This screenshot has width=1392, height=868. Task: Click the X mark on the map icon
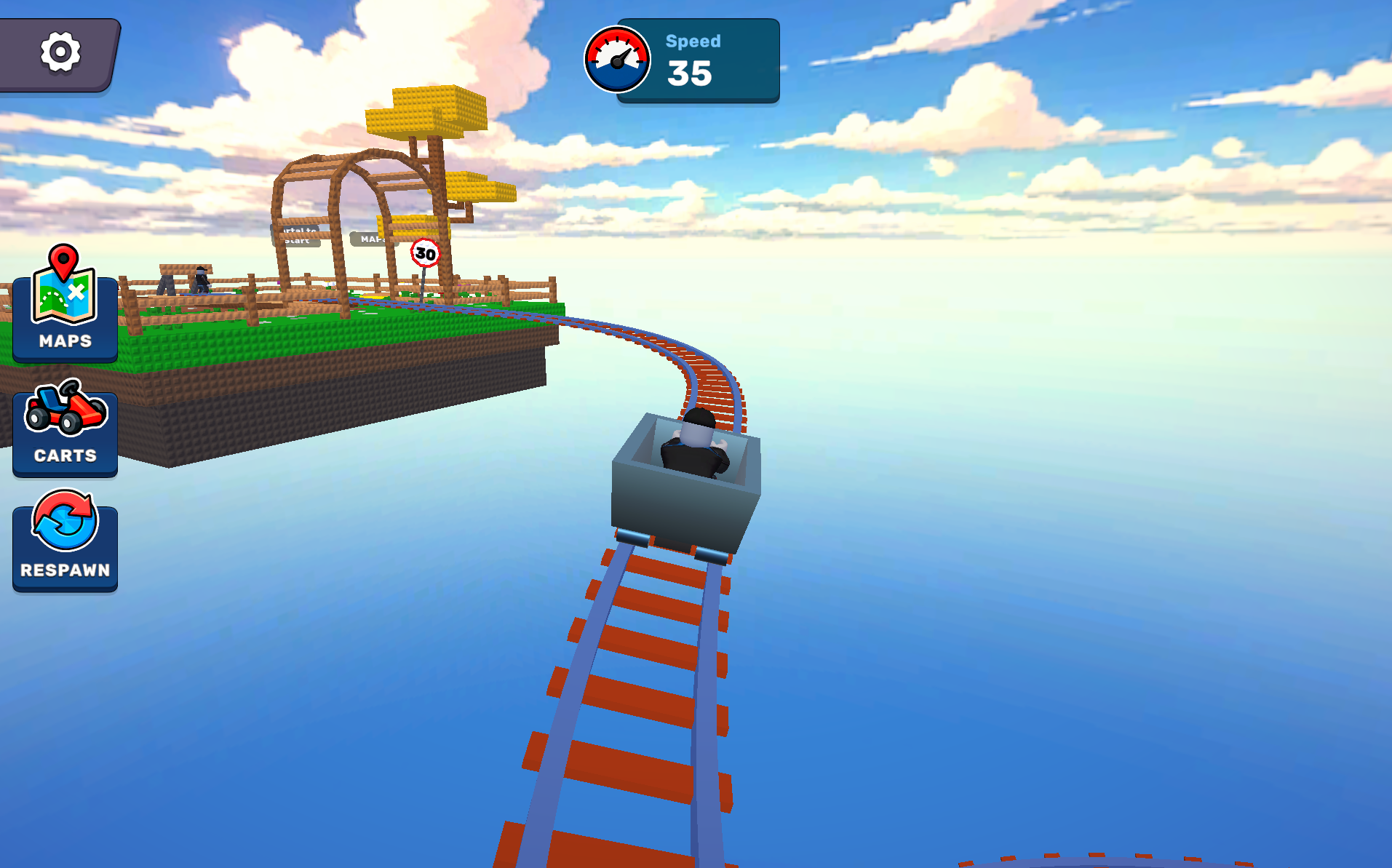click(76, 292)
